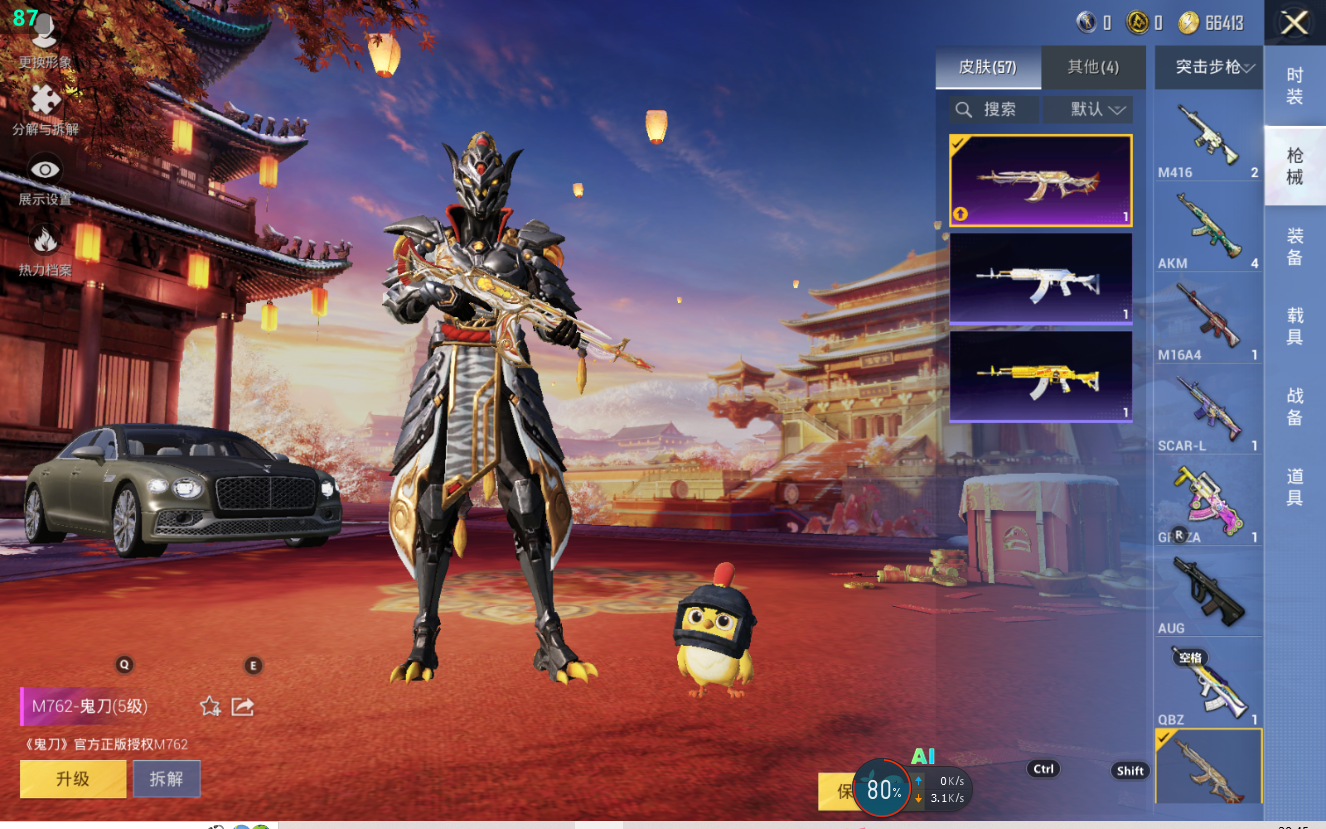Pick the AKM in the weapon list
The height and width of the screenshot is (829, 1326).
pyautogui.click(x=1209, y=227)
